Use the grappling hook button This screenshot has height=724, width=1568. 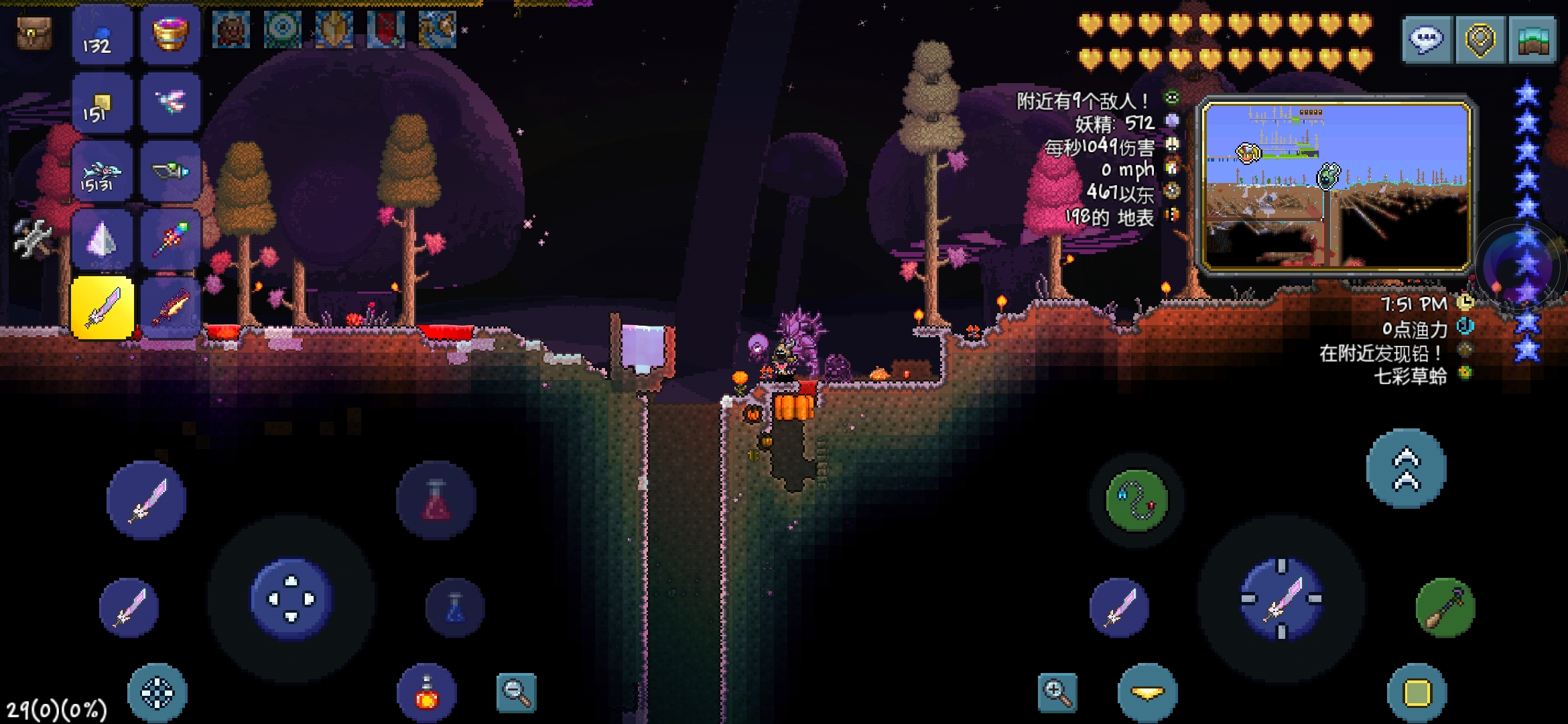click(1136, 501)
